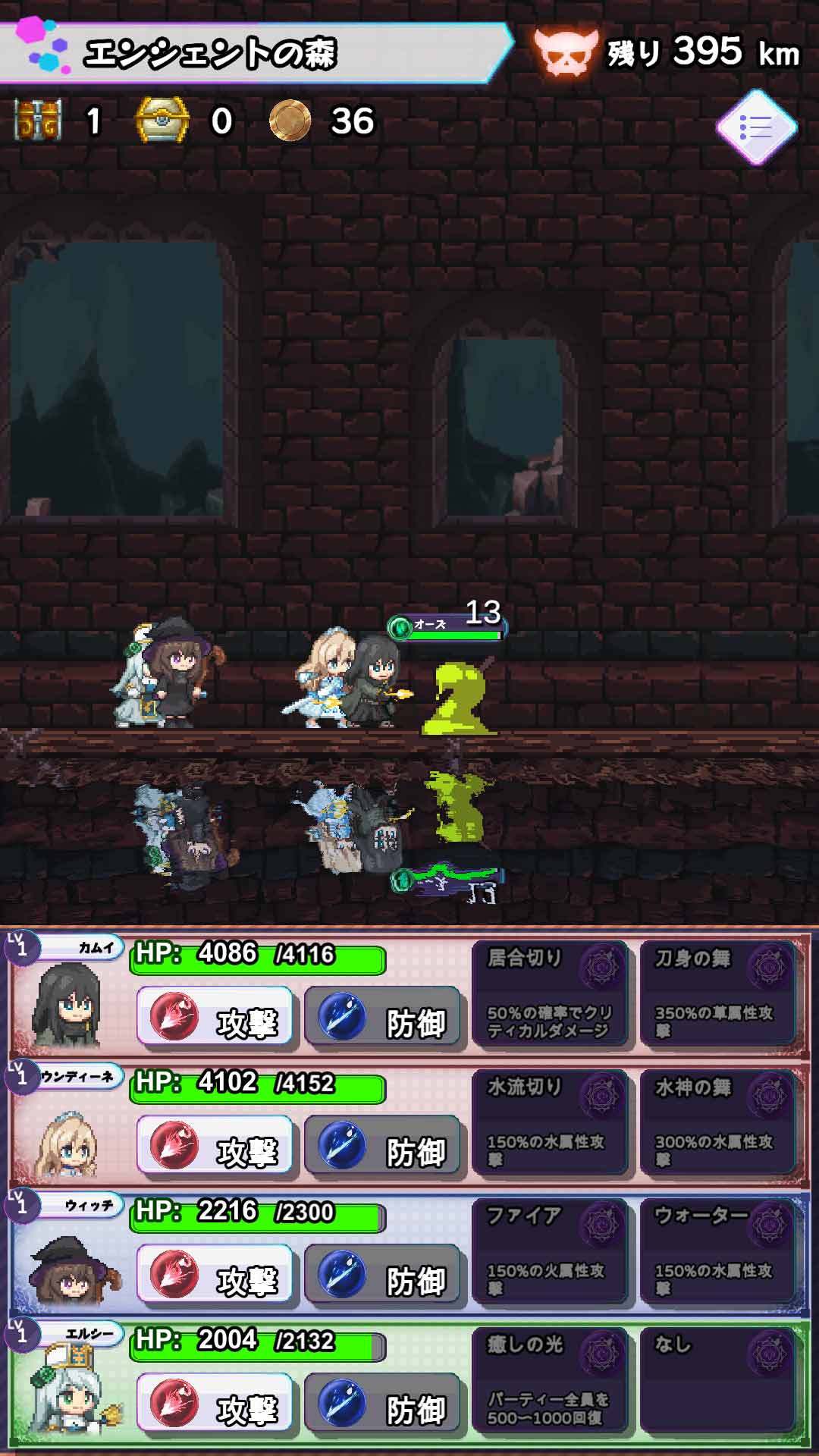Select Elsie's character portrait
This screenshot has height=1456, width=819.
click(x=68, y=1392)
